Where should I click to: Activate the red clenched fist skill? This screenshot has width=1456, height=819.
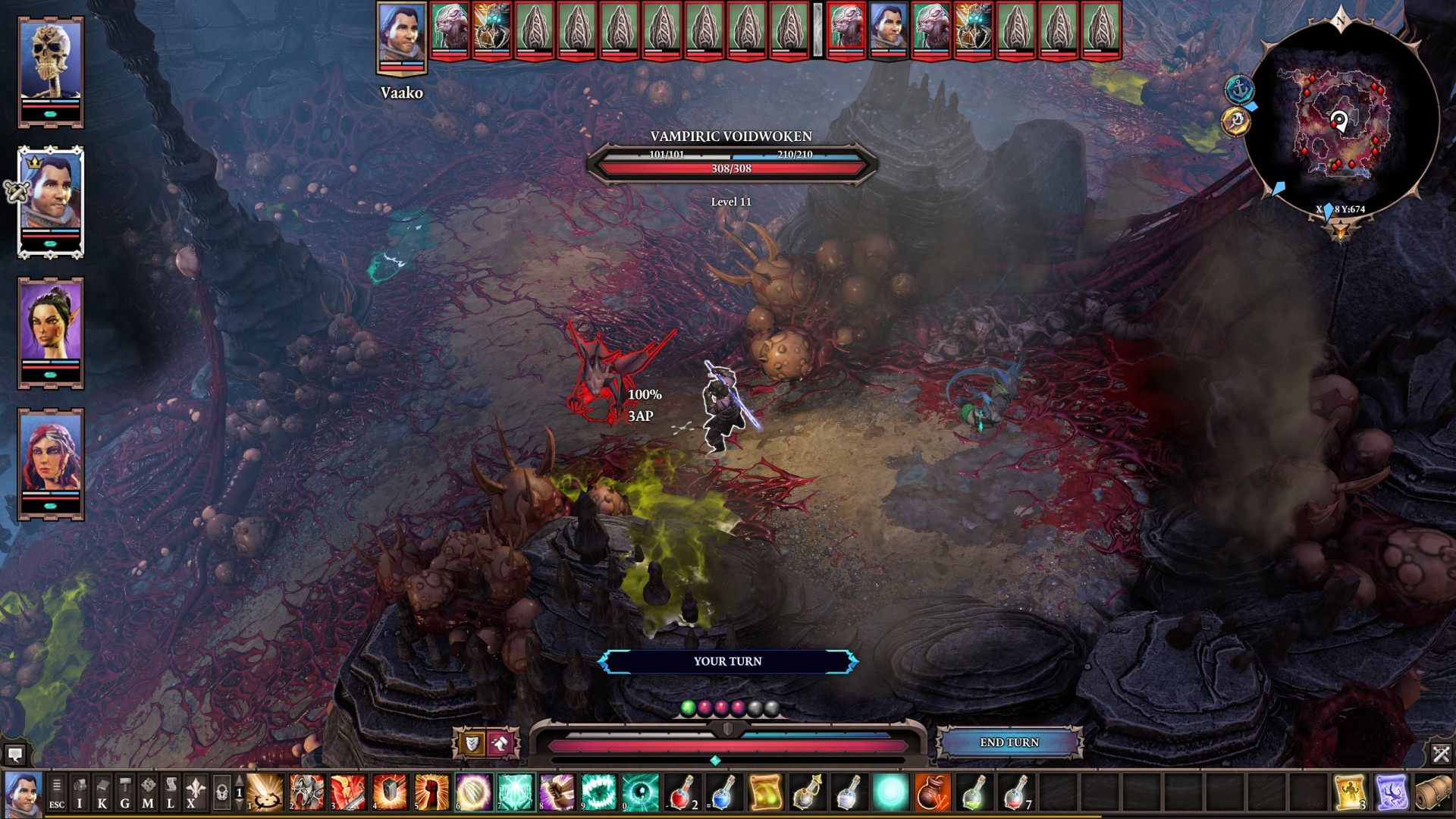point(431,792)
